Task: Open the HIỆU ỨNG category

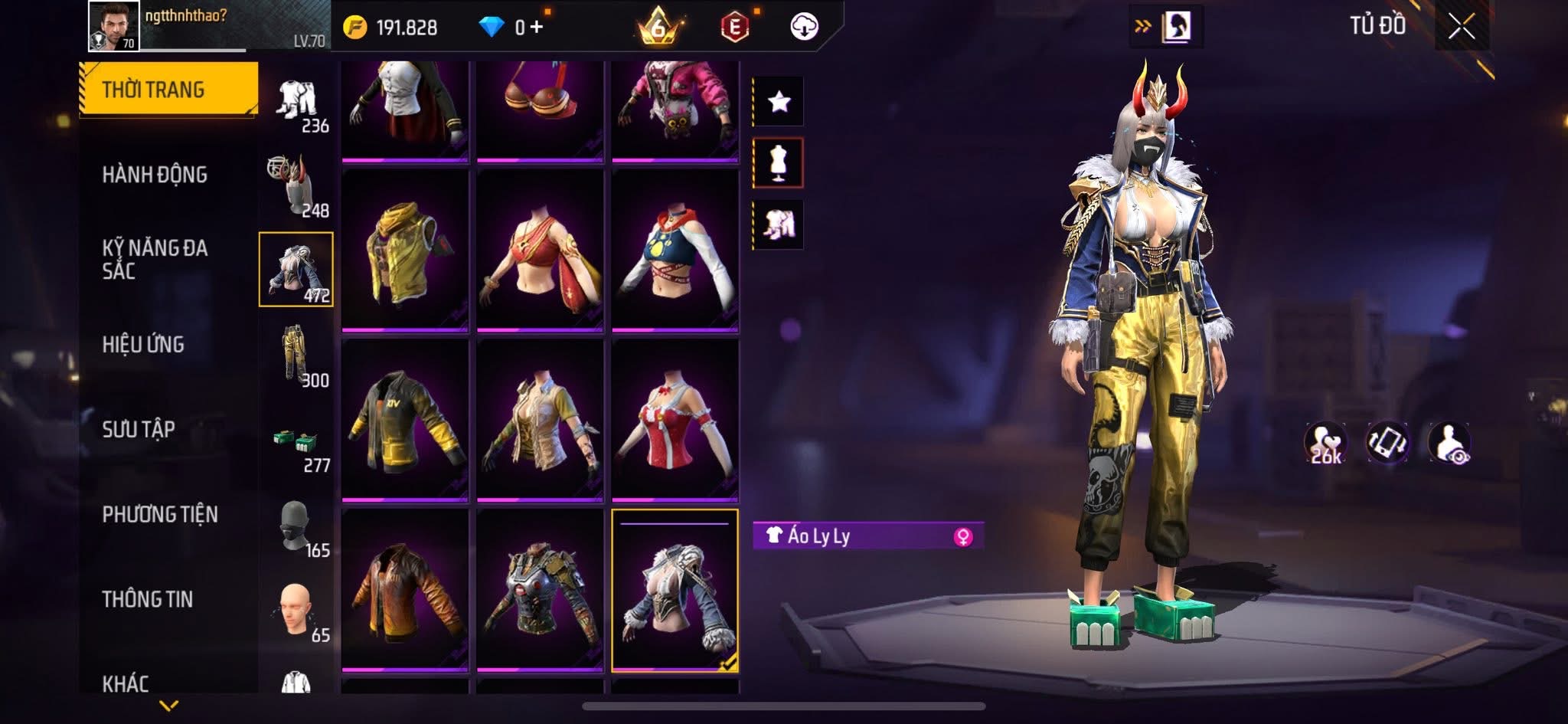Action: point(143,345)
